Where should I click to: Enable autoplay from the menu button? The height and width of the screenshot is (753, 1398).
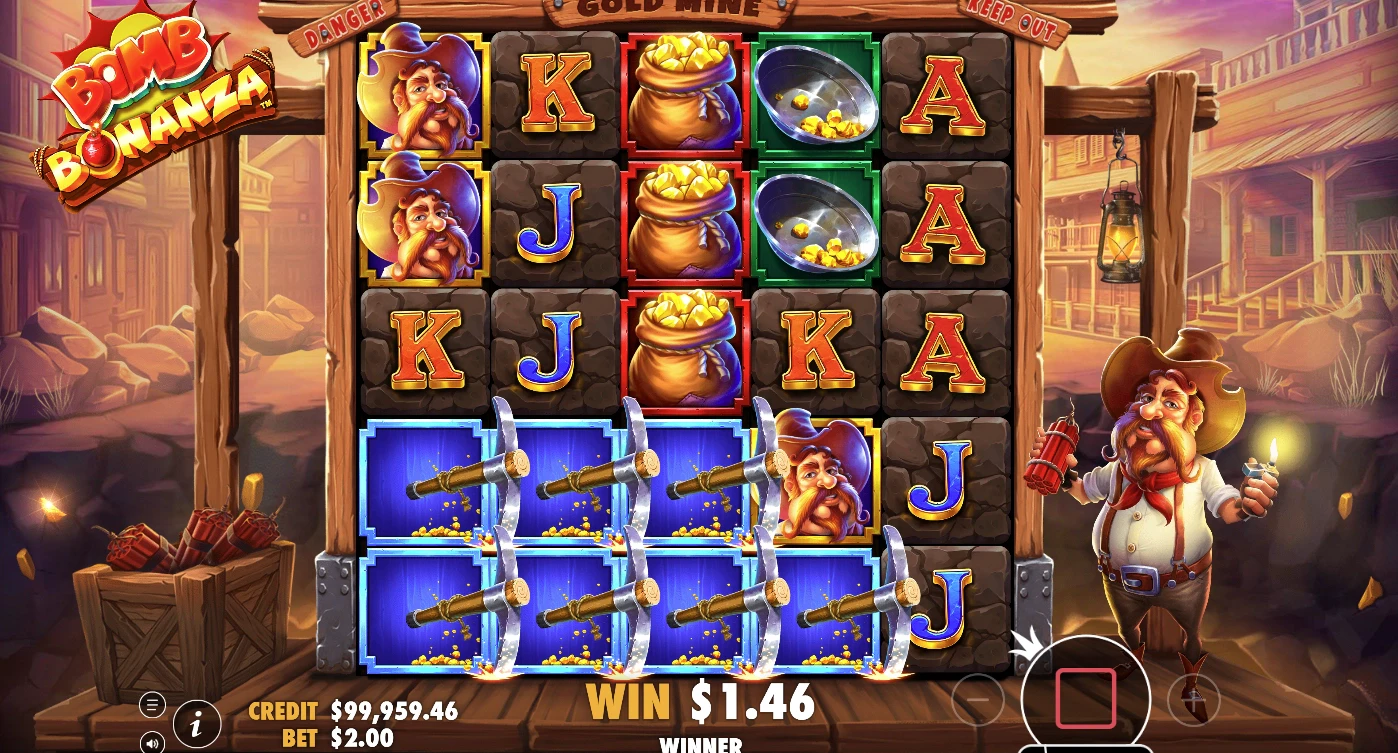152,705
